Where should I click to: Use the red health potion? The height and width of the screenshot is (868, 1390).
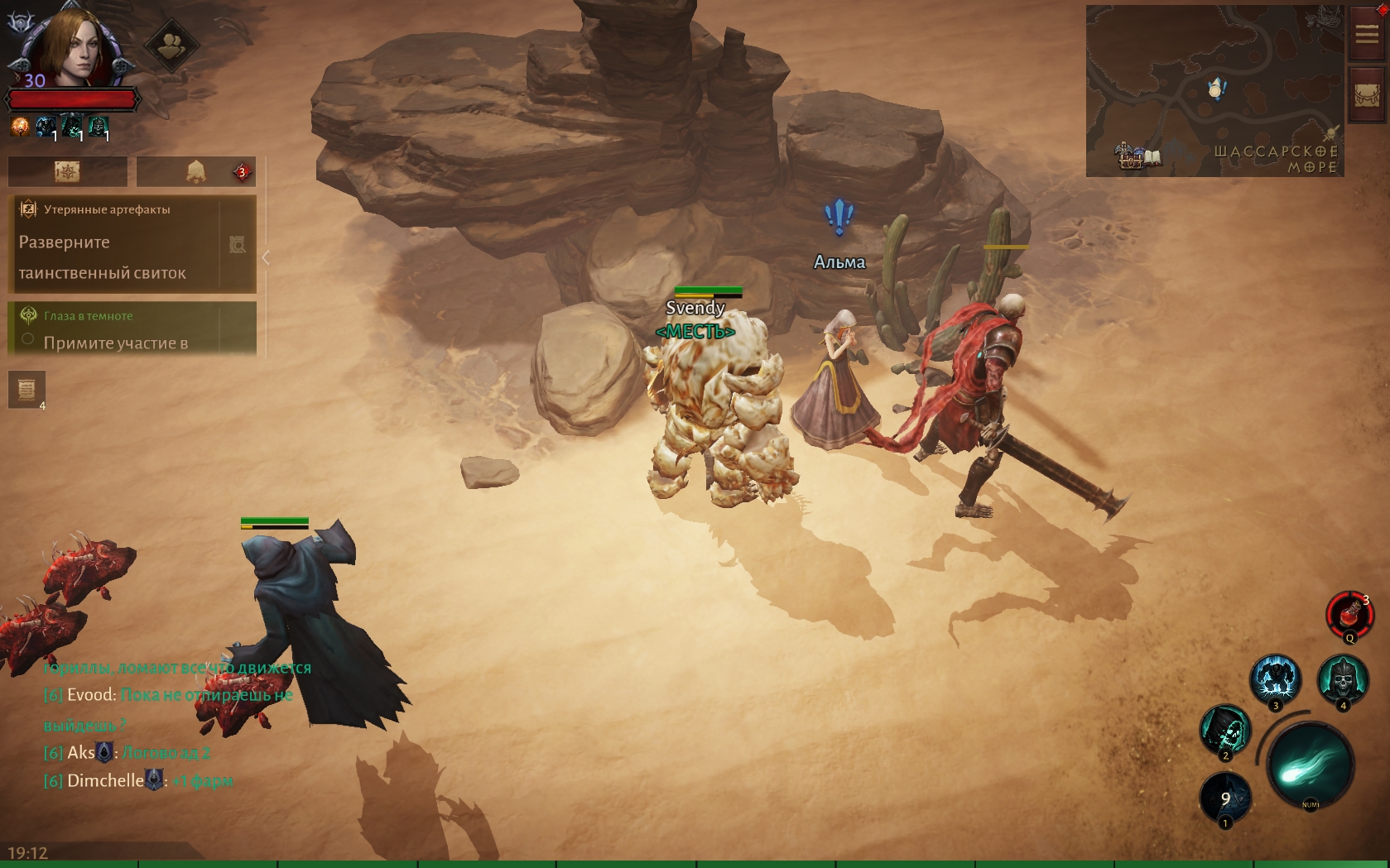(1349, 615)
